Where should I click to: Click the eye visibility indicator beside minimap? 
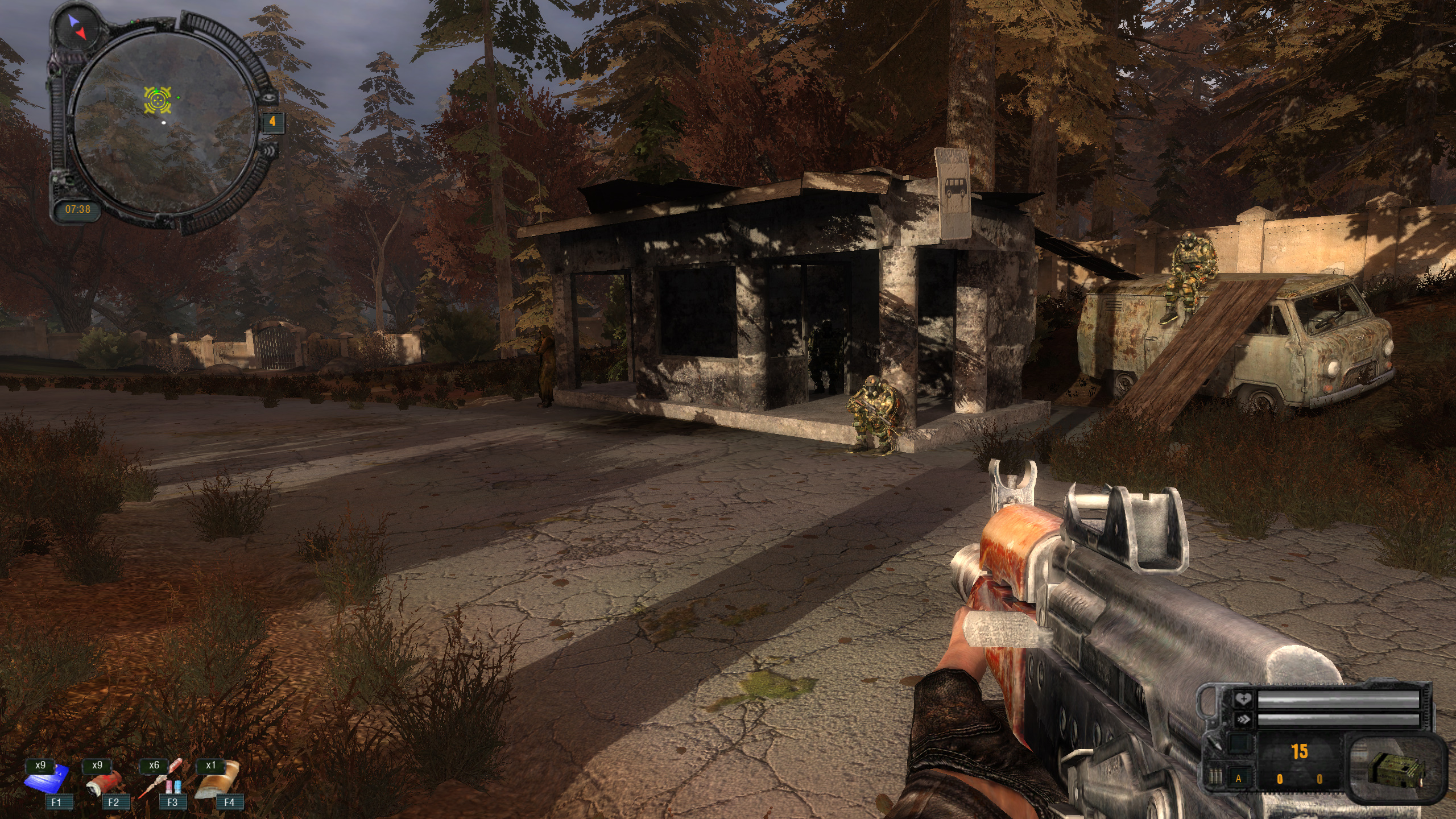269,98
